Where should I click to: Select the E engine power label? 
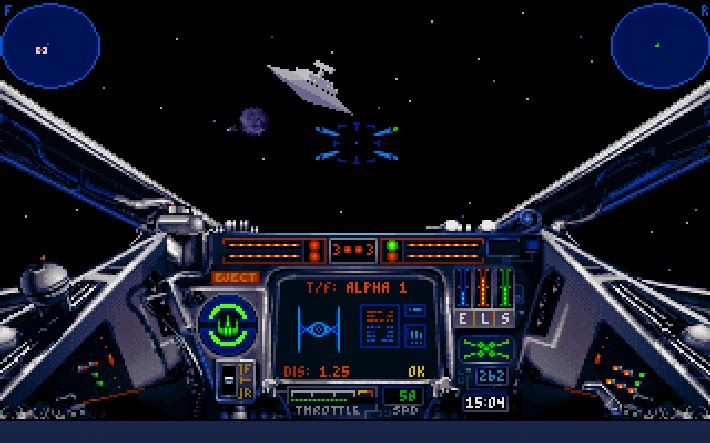[x=464, y=318]
